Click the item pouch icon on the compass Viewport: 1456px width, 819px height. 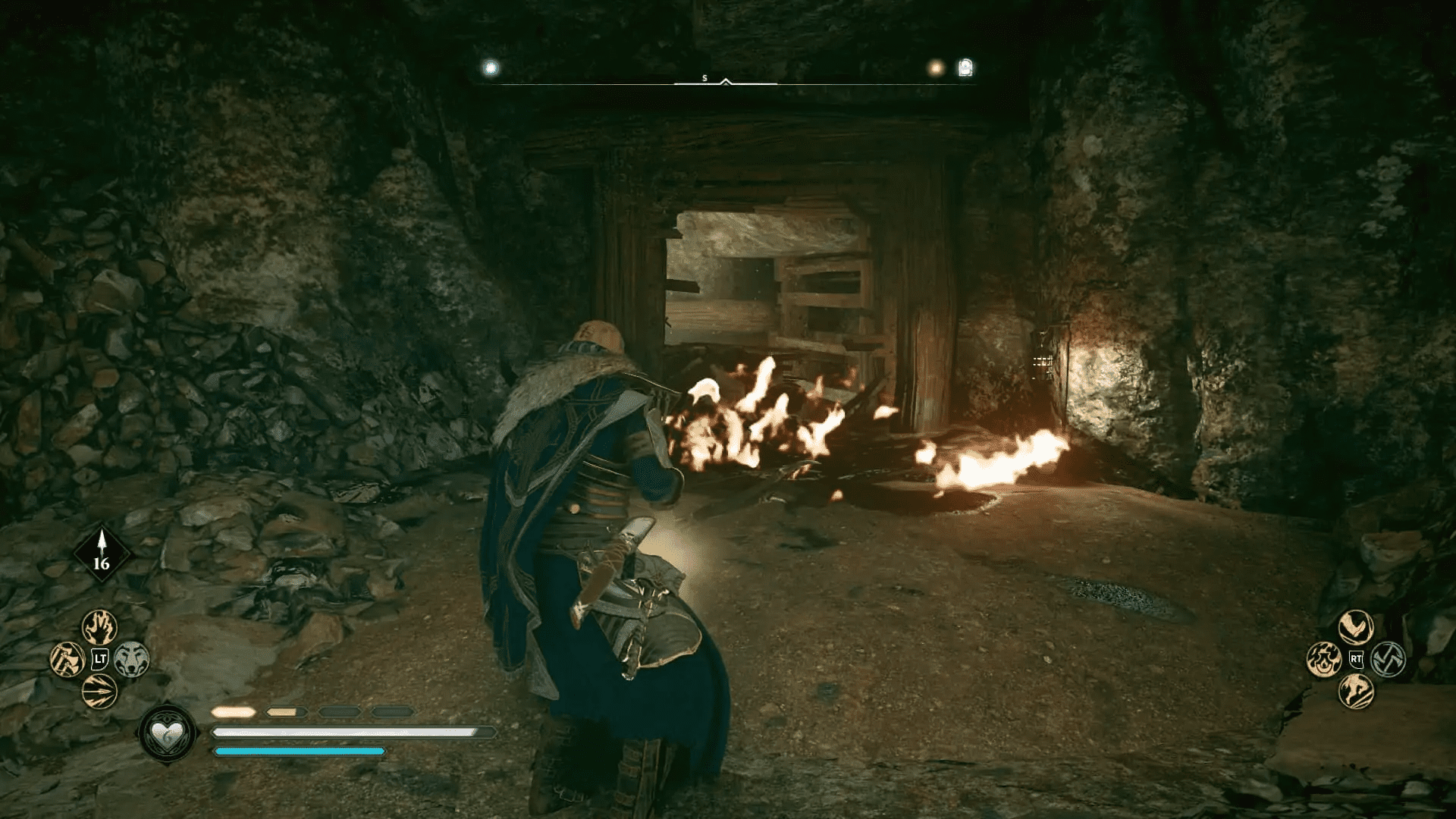(963, 67)
